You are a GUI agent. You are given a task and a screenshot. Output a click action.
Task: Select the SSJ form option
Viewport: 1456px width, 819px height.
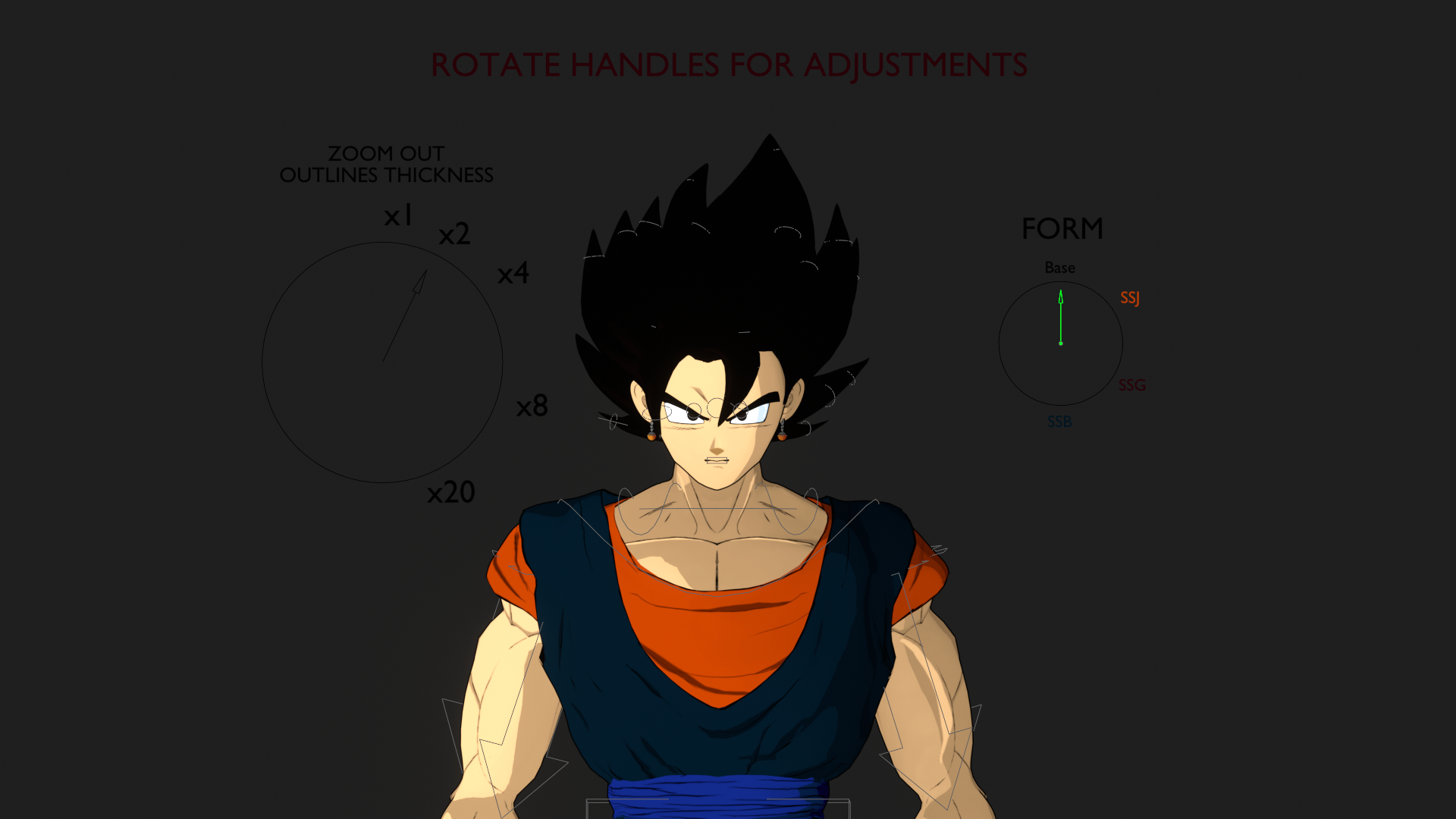(1131, 299)
